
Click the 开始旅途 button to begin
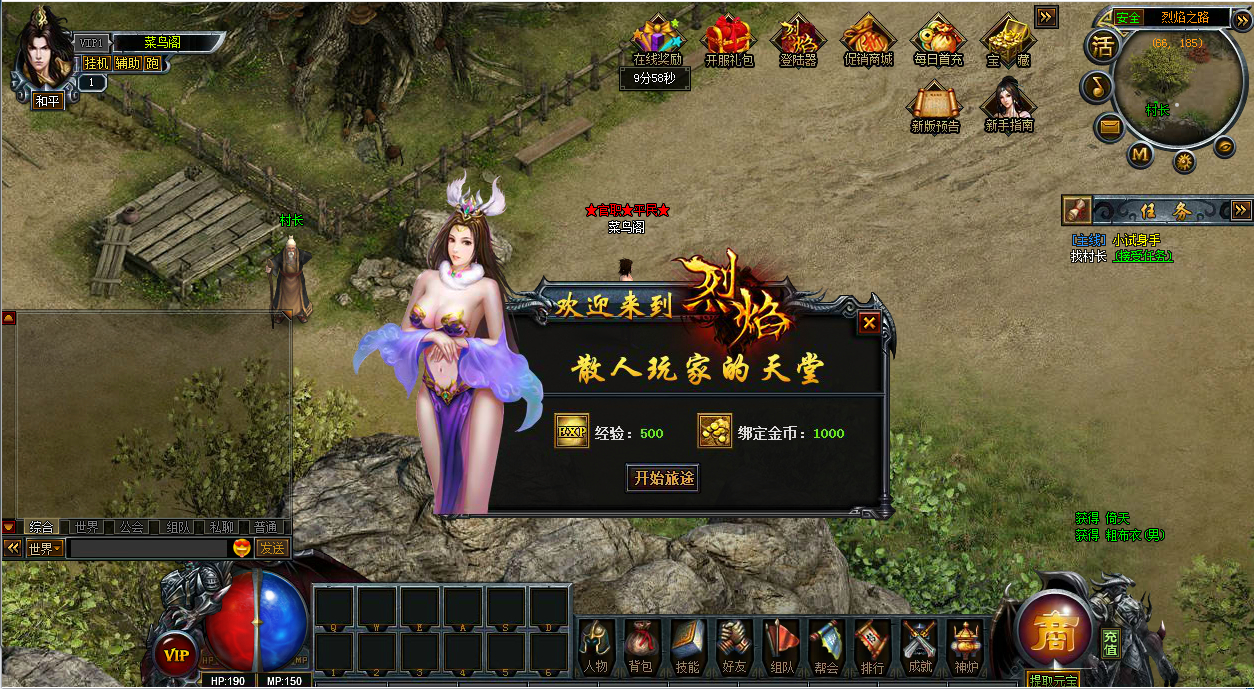click(662, 478)
